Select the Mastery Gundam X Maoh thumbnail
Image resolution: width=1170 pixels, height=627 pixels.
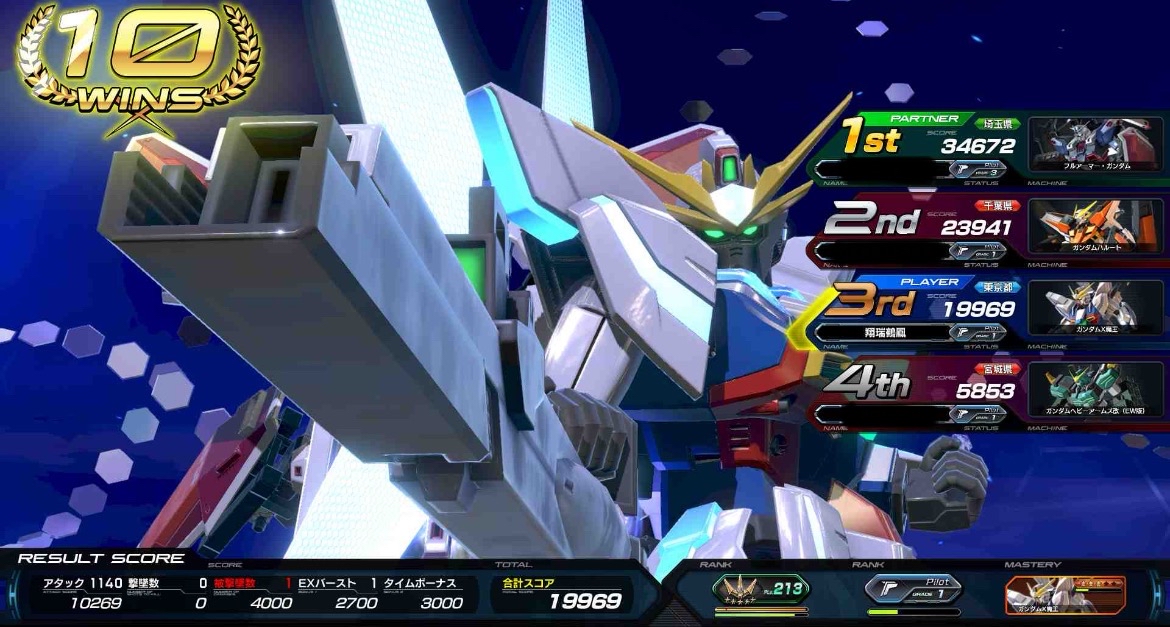tap(1064, 593)
